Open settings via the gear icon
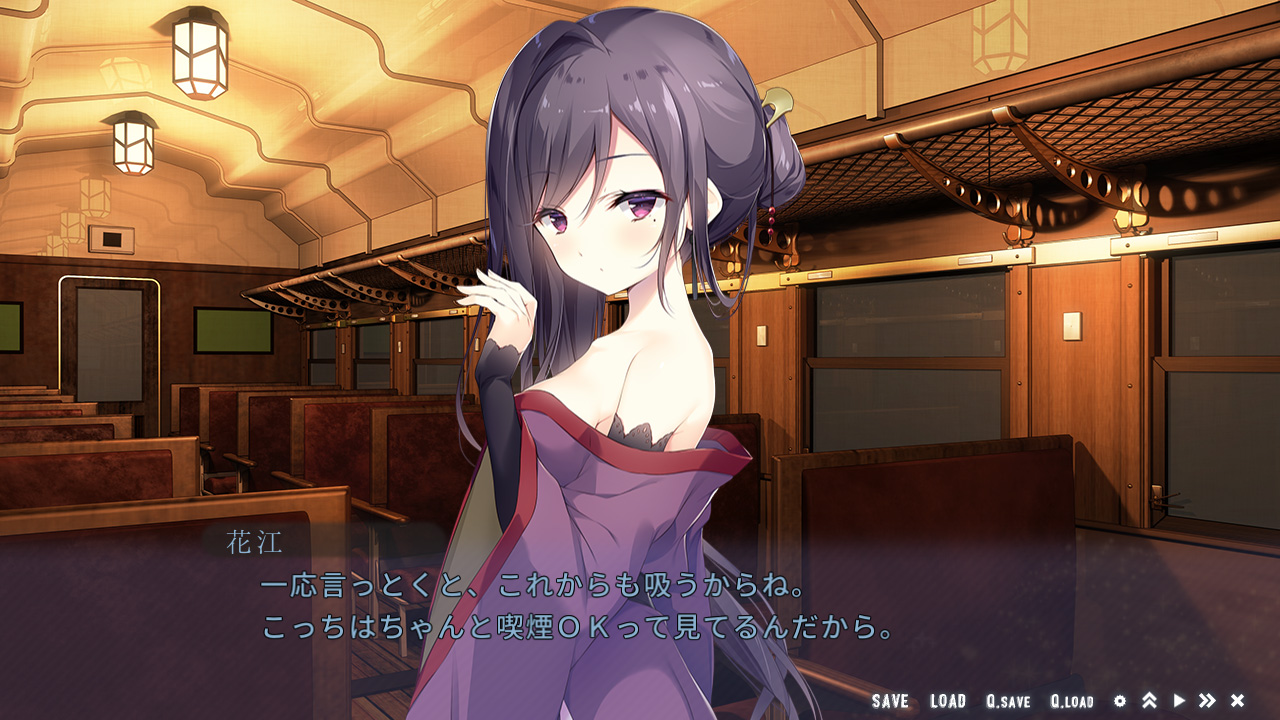The width and height of the screenshot is (1280, 720). coord(1120,701)
